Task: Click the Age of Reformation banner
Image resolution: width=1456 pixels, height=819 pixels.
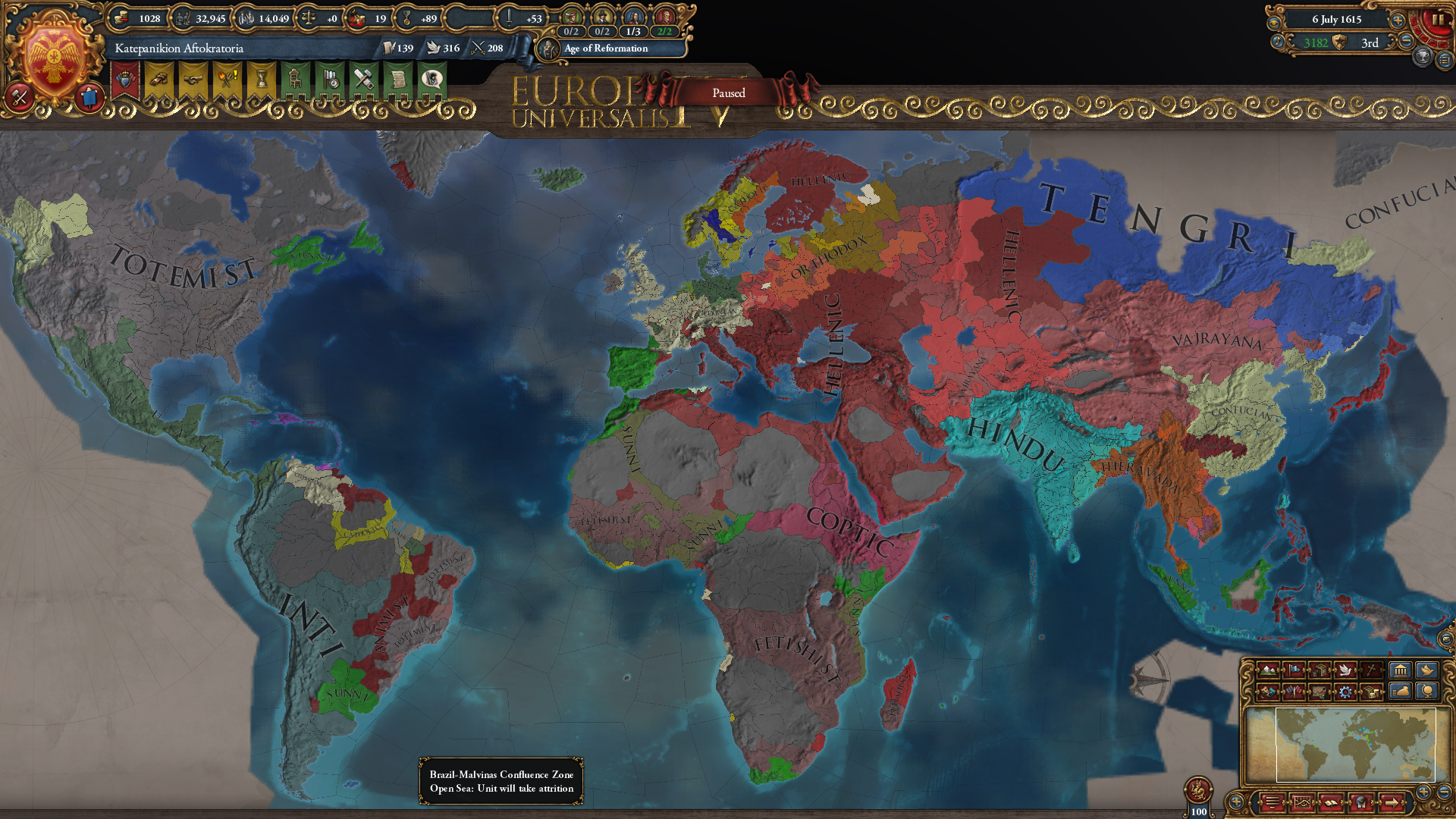Action: 603,49
